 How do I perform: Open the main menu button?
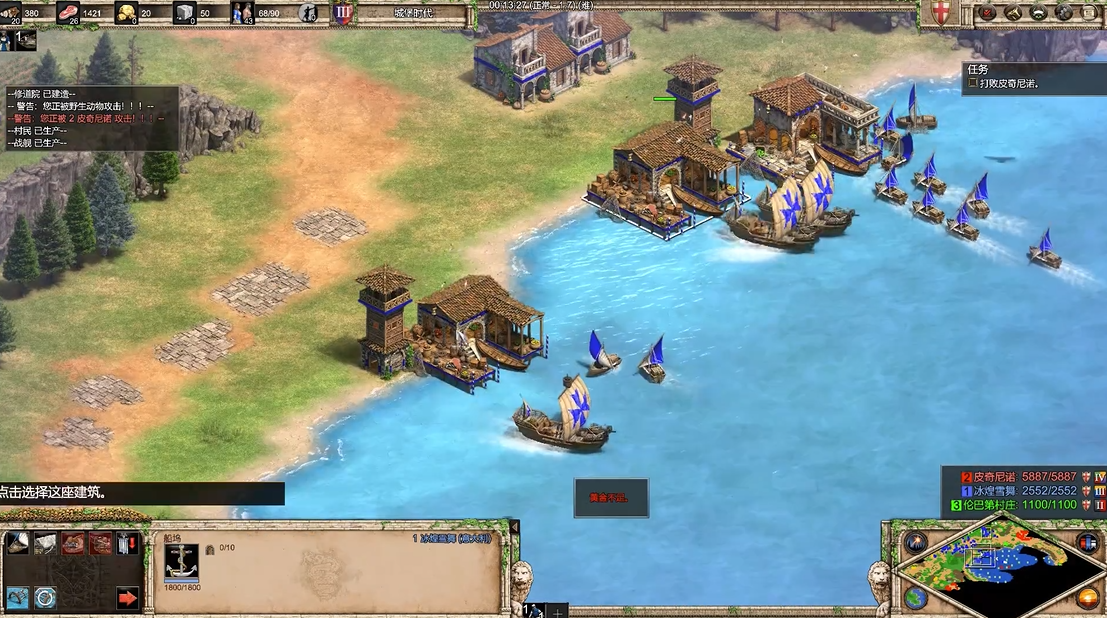click(x=1089, y=13)
